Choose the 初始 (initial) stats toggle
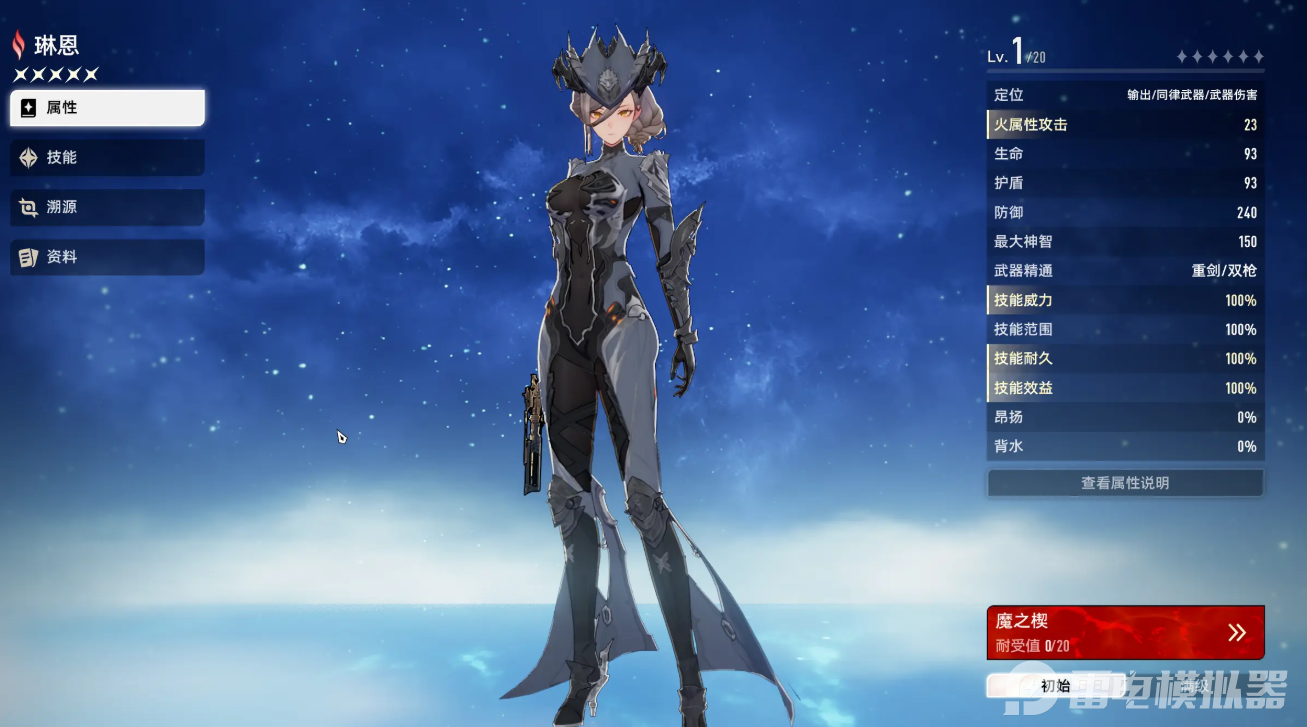This screenshot has height=727, width=1307. coord(1055,686)
